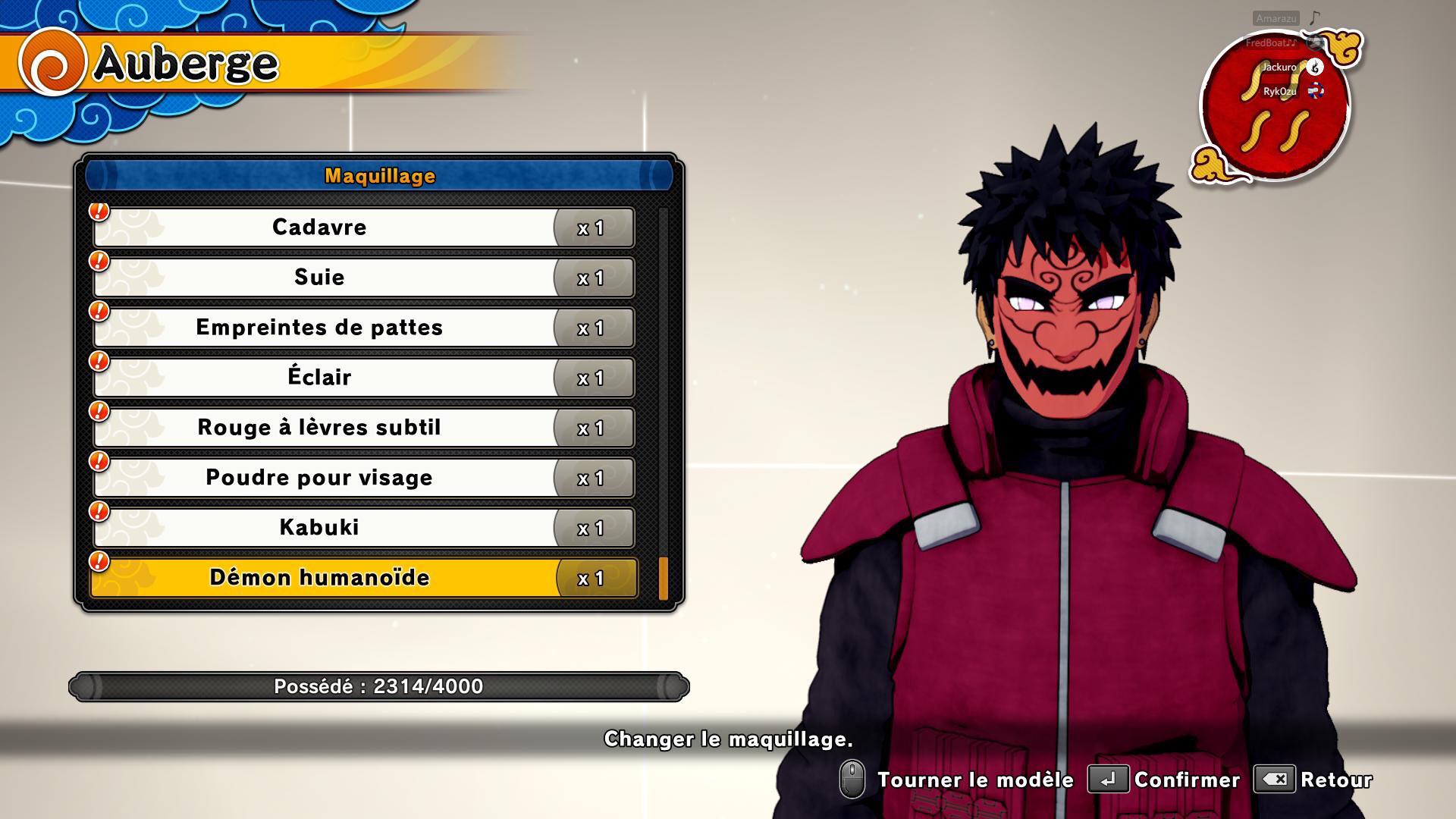Select the Éclair makeup entry
1456x819 pixels.
(x=319, y=378)
